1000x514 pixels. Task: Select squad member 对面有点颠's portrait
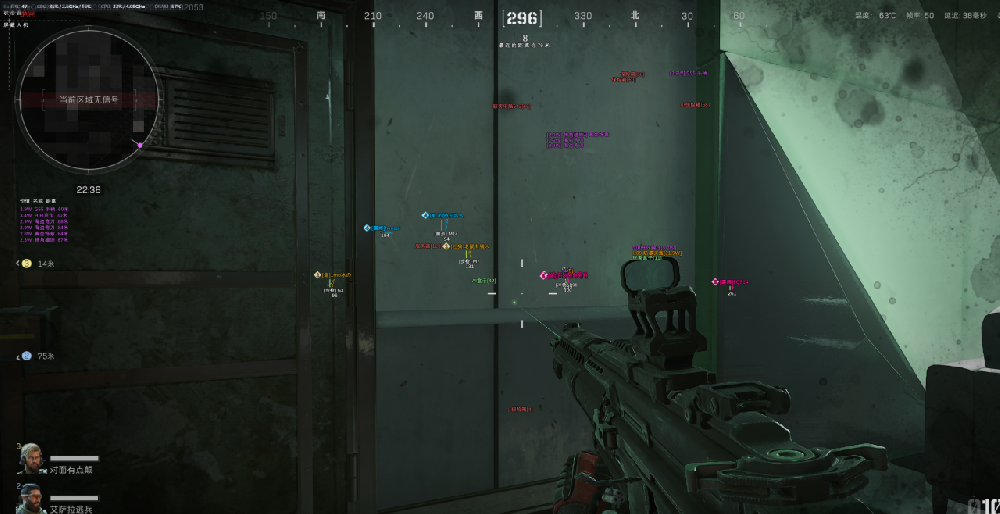point(32,458)
